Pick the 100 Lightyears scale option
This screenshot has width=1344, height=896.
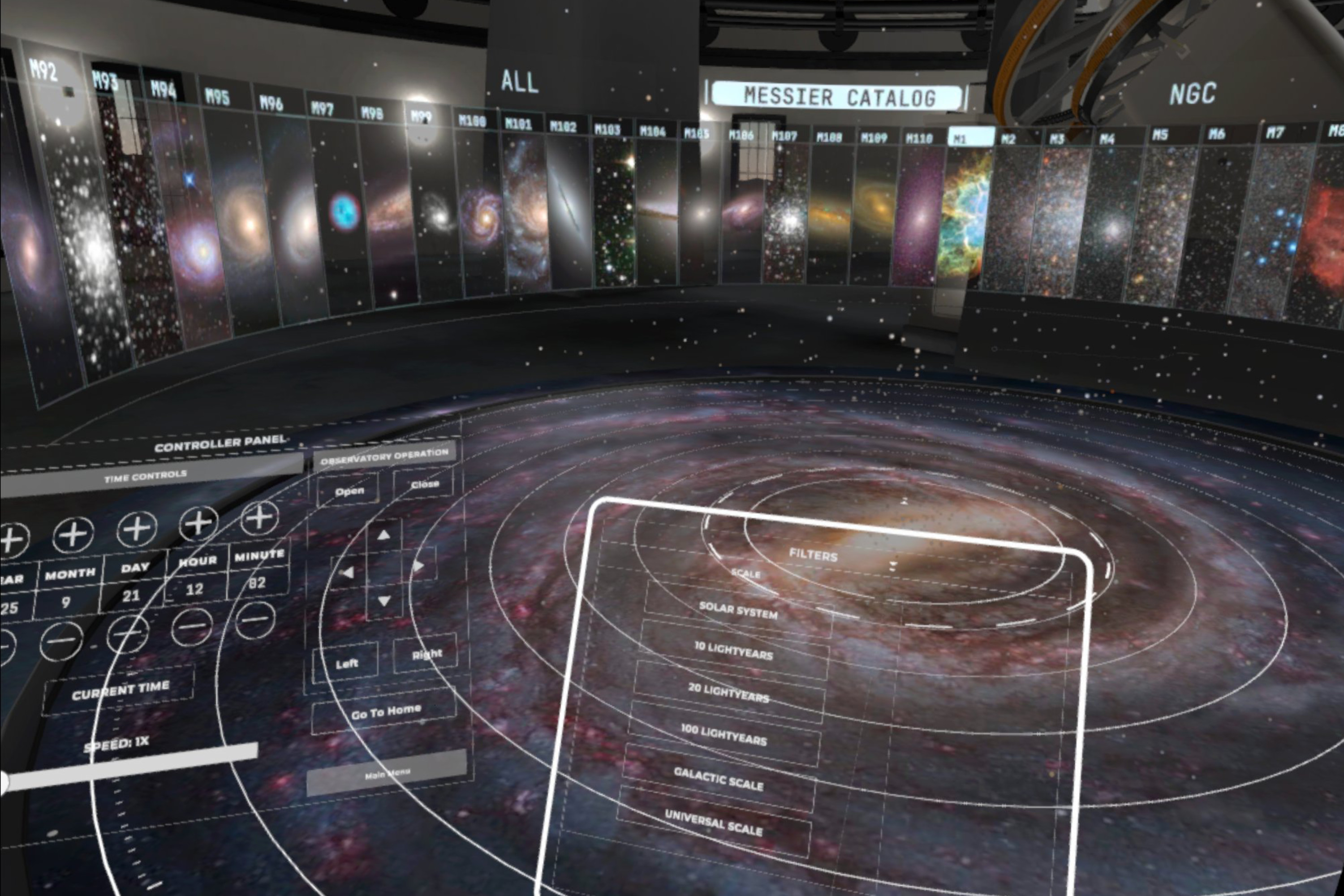724,735
